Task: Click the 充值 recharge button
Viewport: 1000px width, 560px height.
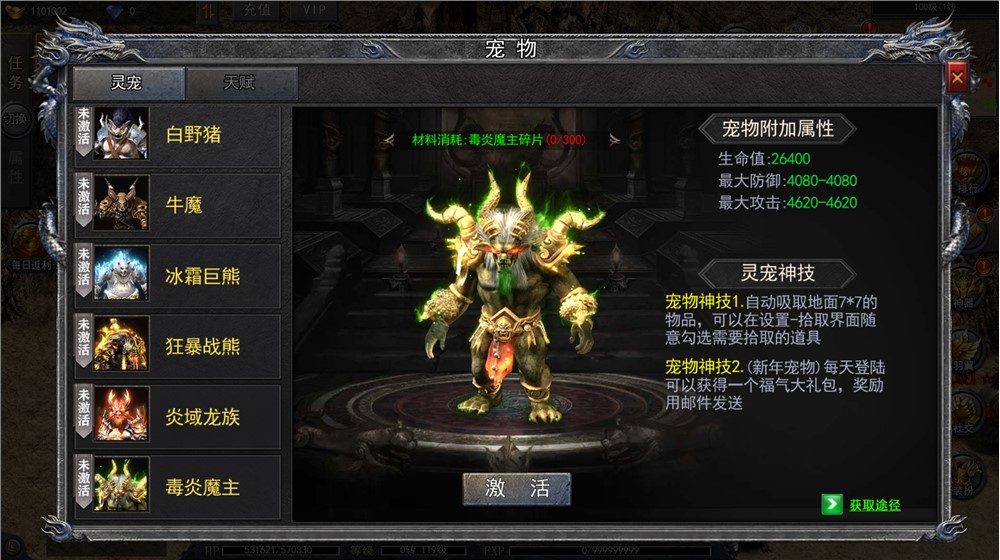Action: (x=256, y=10)
